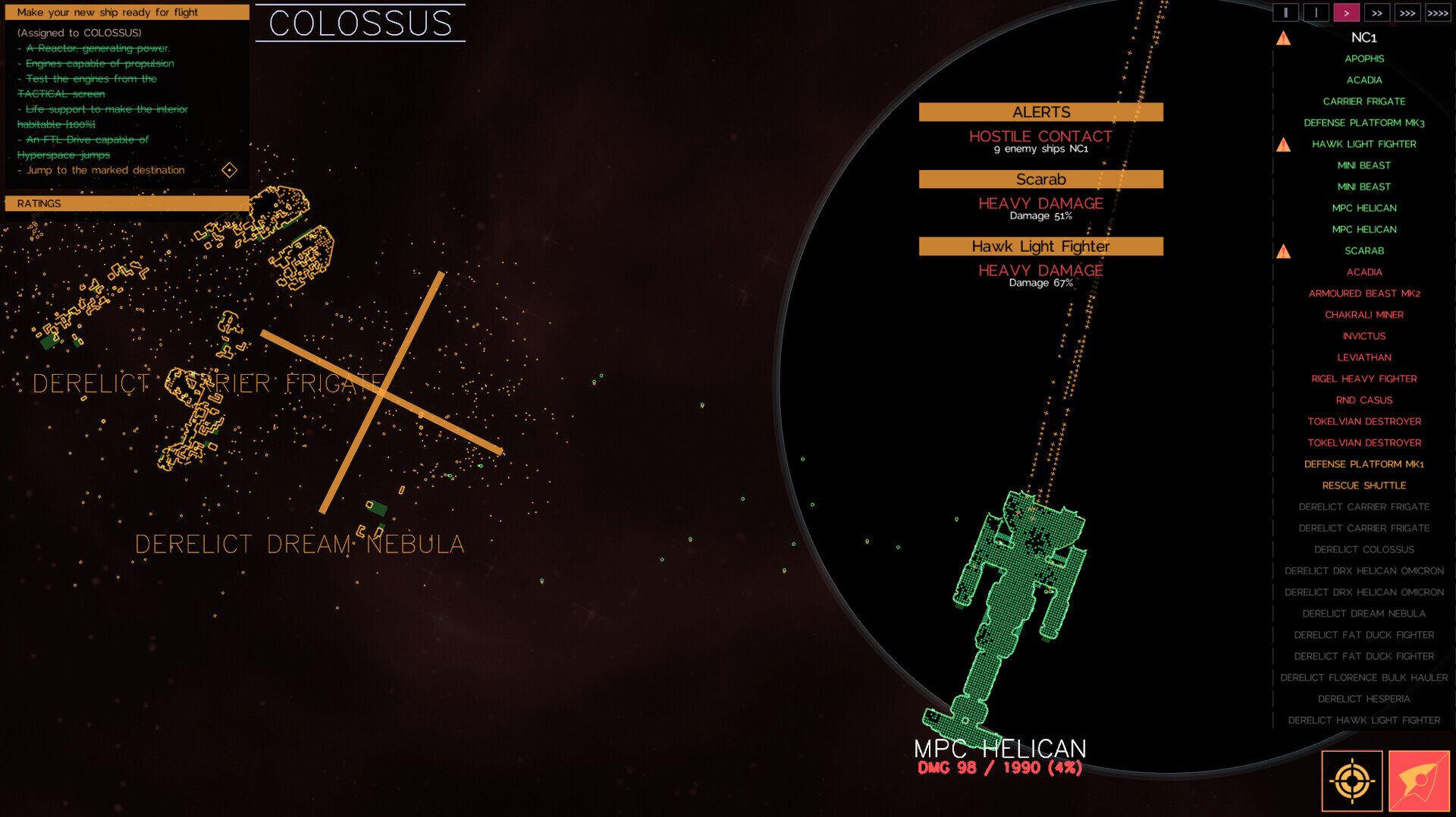Choose CARRIER FRIGATE from the ship list
Viewport: 1456px width, 817px height.
1363,102
